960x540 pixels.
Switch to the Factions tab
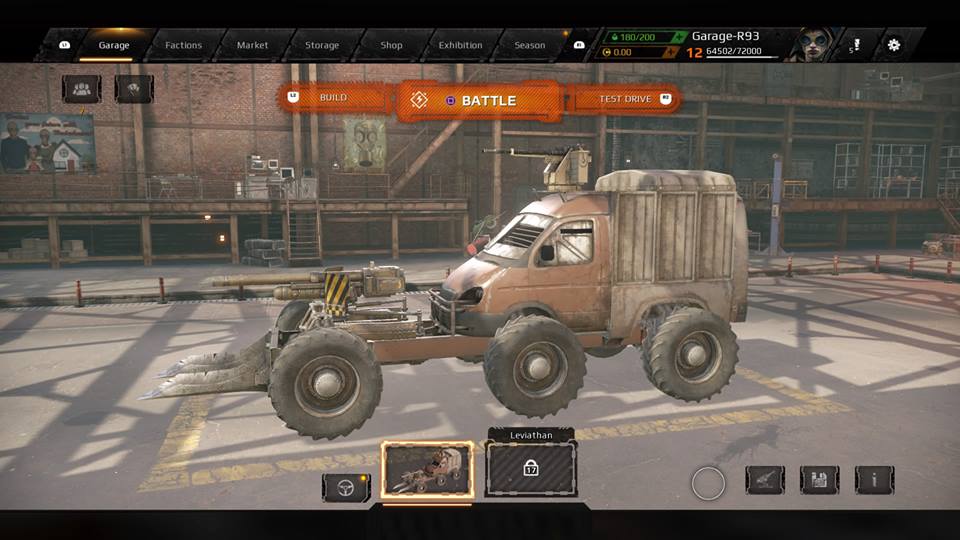(x=183, y=45)
